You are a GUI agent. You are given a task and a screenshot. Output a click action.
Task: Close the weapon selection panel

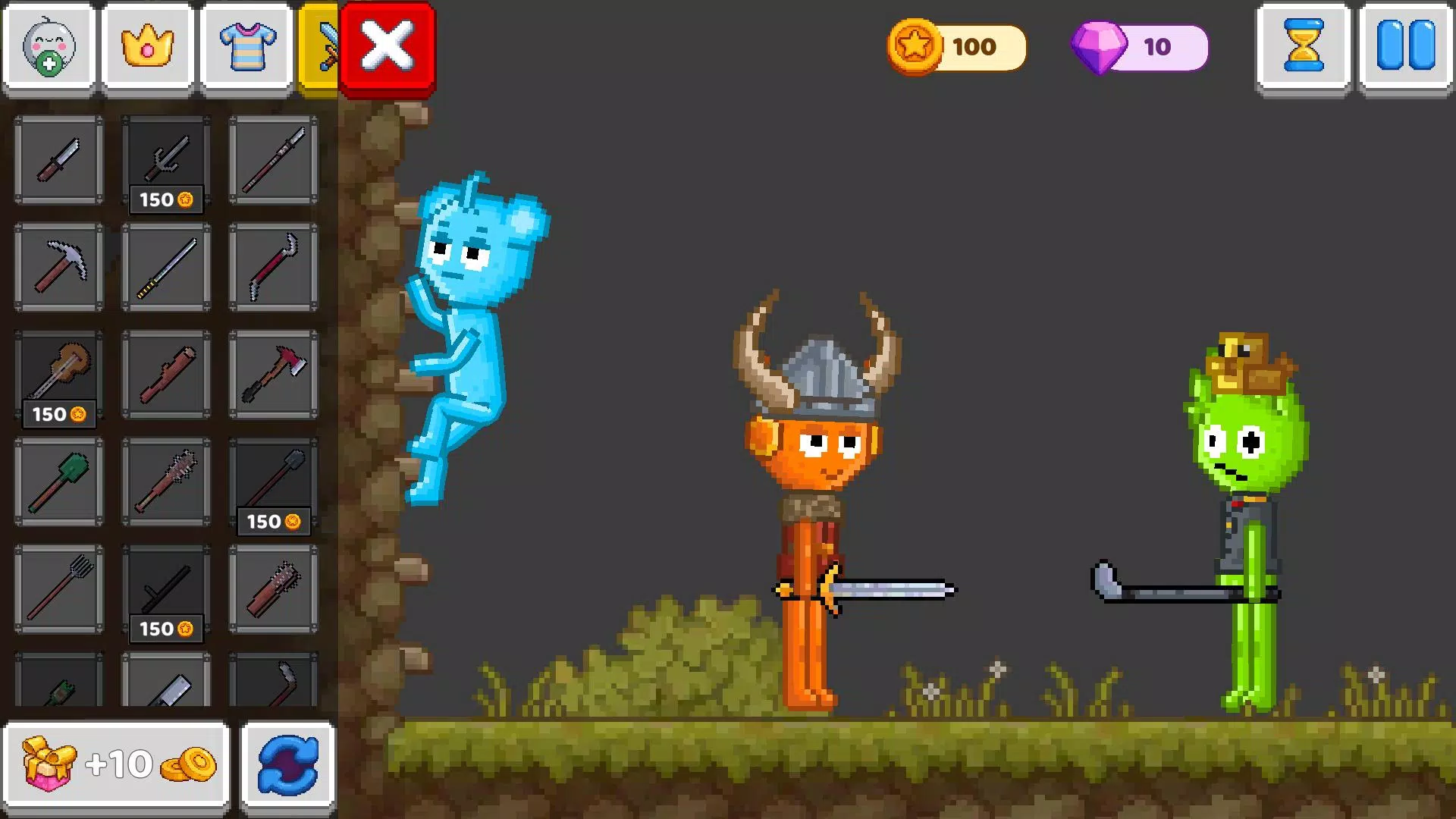[387, 45]
